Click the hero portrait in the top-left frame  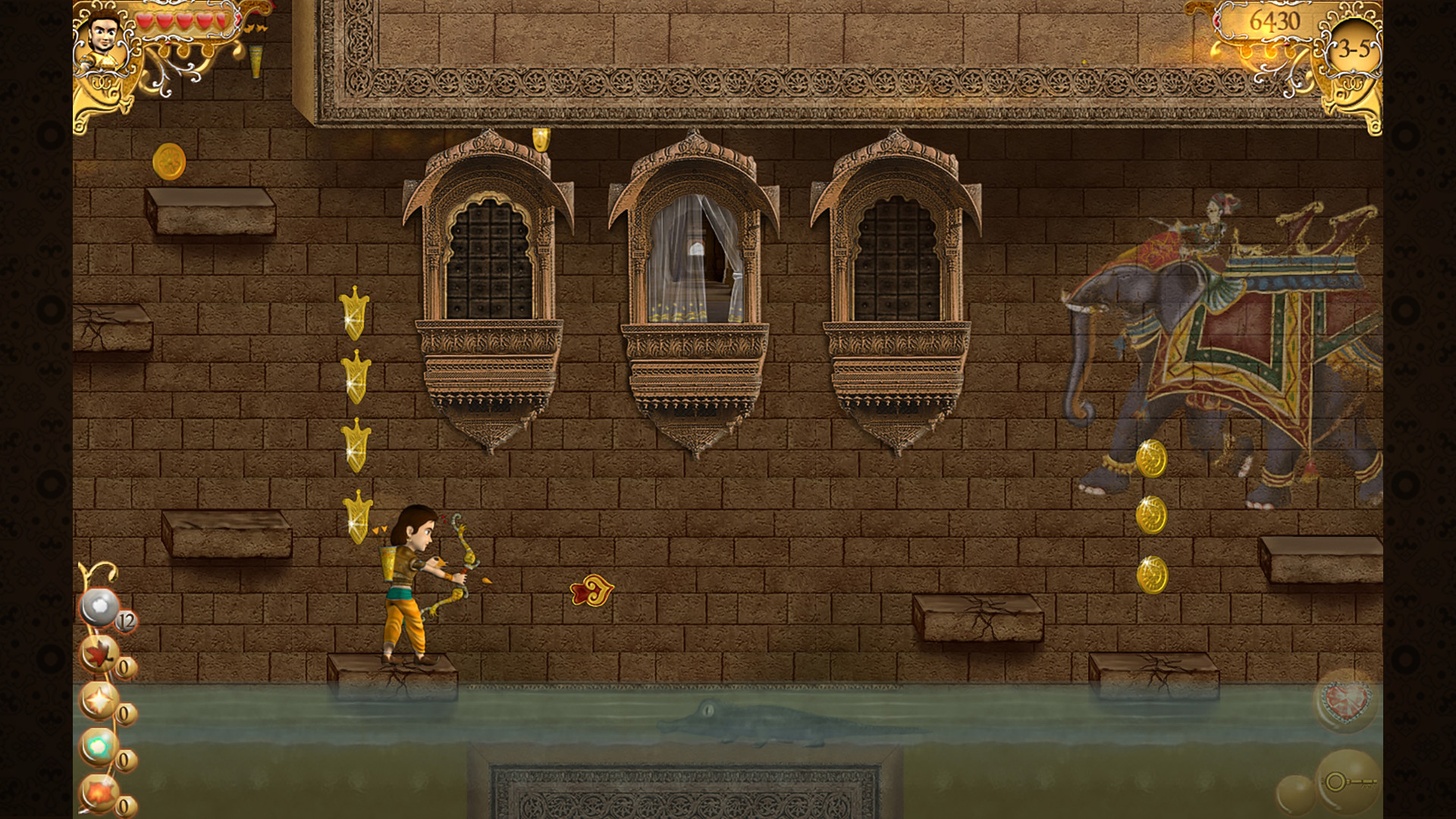coord(102,34)
